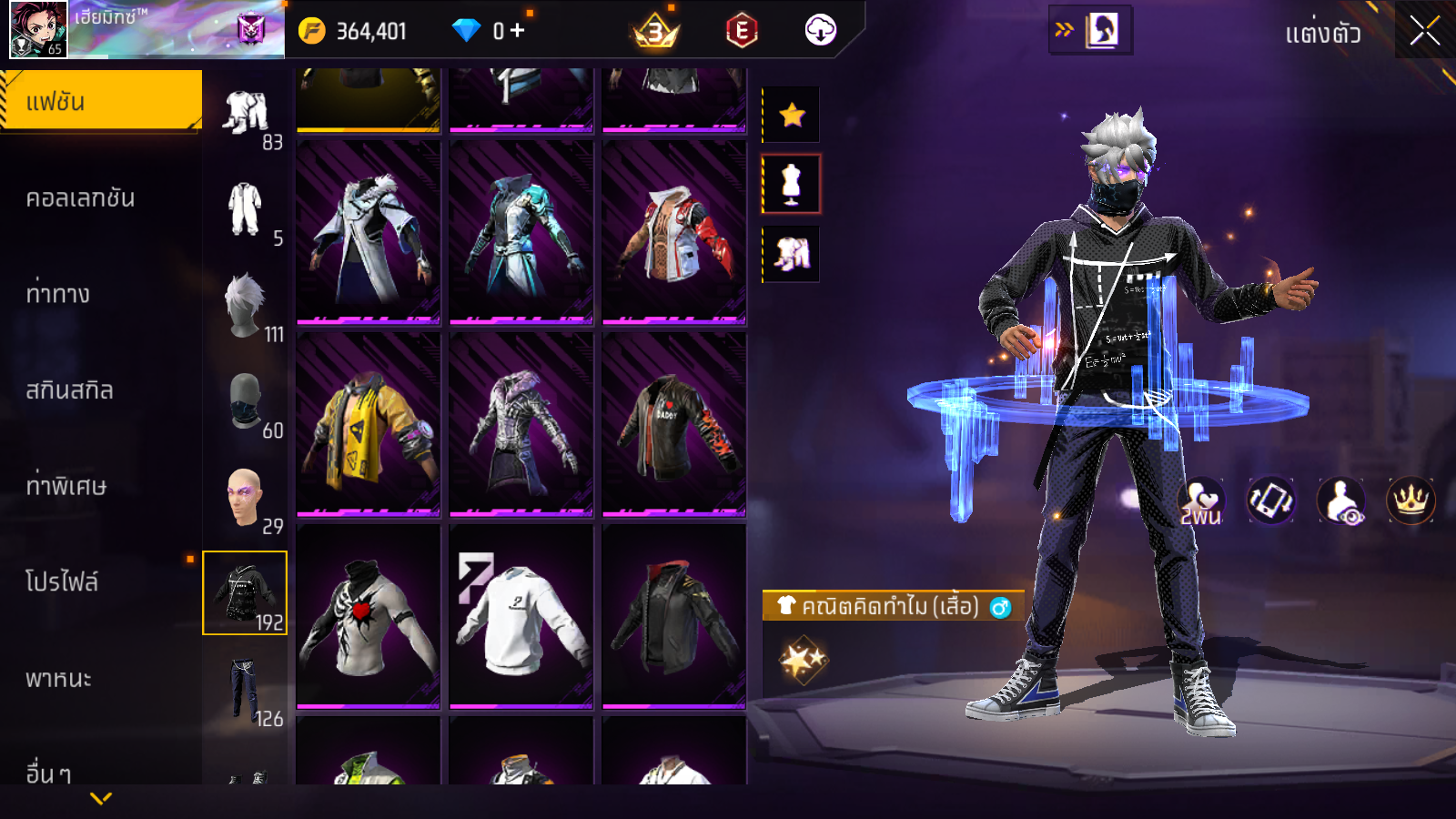Close the wardrobe with the X button

[x=1424, y=31]
